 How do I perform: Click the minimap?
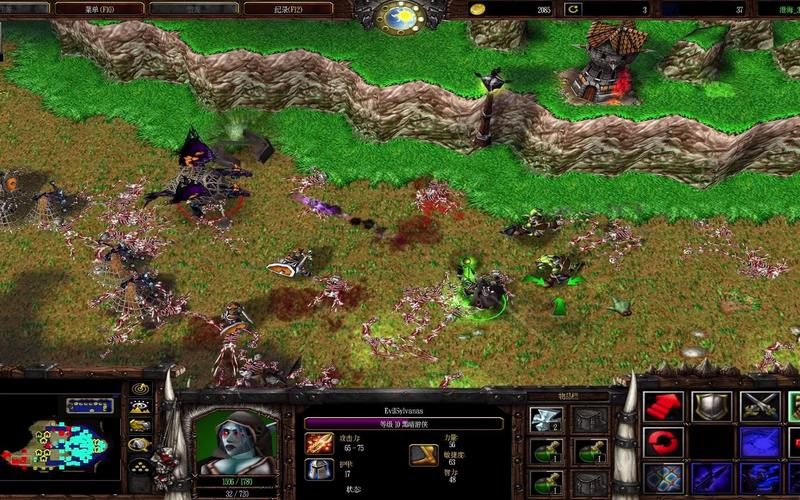[x=60, y=441]
